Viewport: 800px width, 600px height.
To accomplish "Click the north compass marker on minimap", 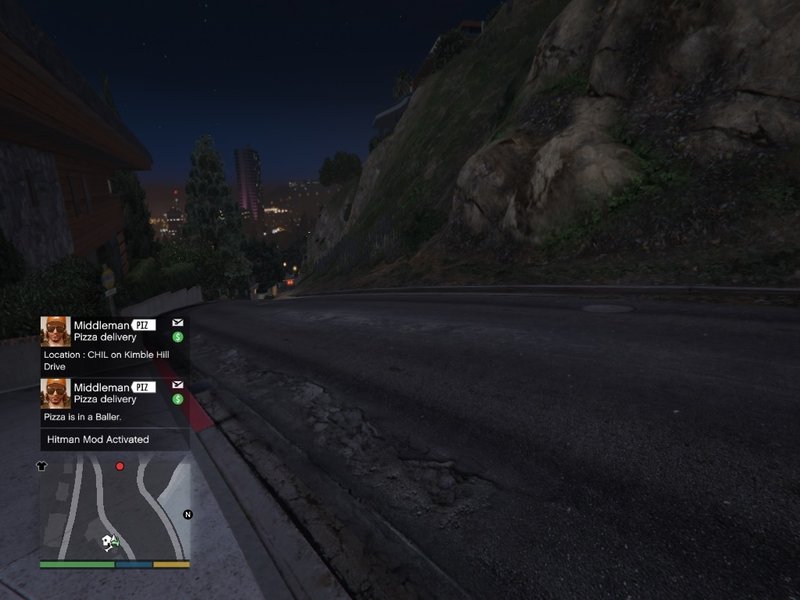I will (187, 514).
